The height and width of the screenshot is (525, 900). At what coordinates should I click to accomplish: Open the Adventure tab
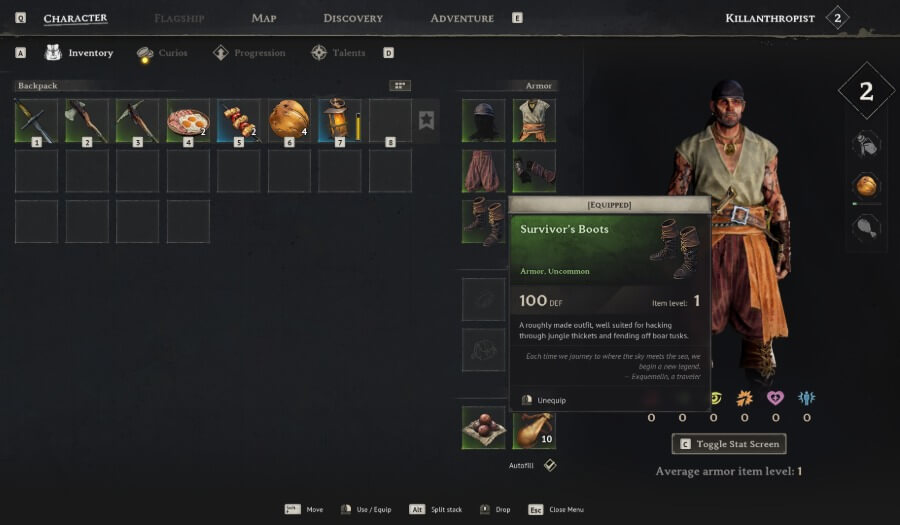point(461,18)
